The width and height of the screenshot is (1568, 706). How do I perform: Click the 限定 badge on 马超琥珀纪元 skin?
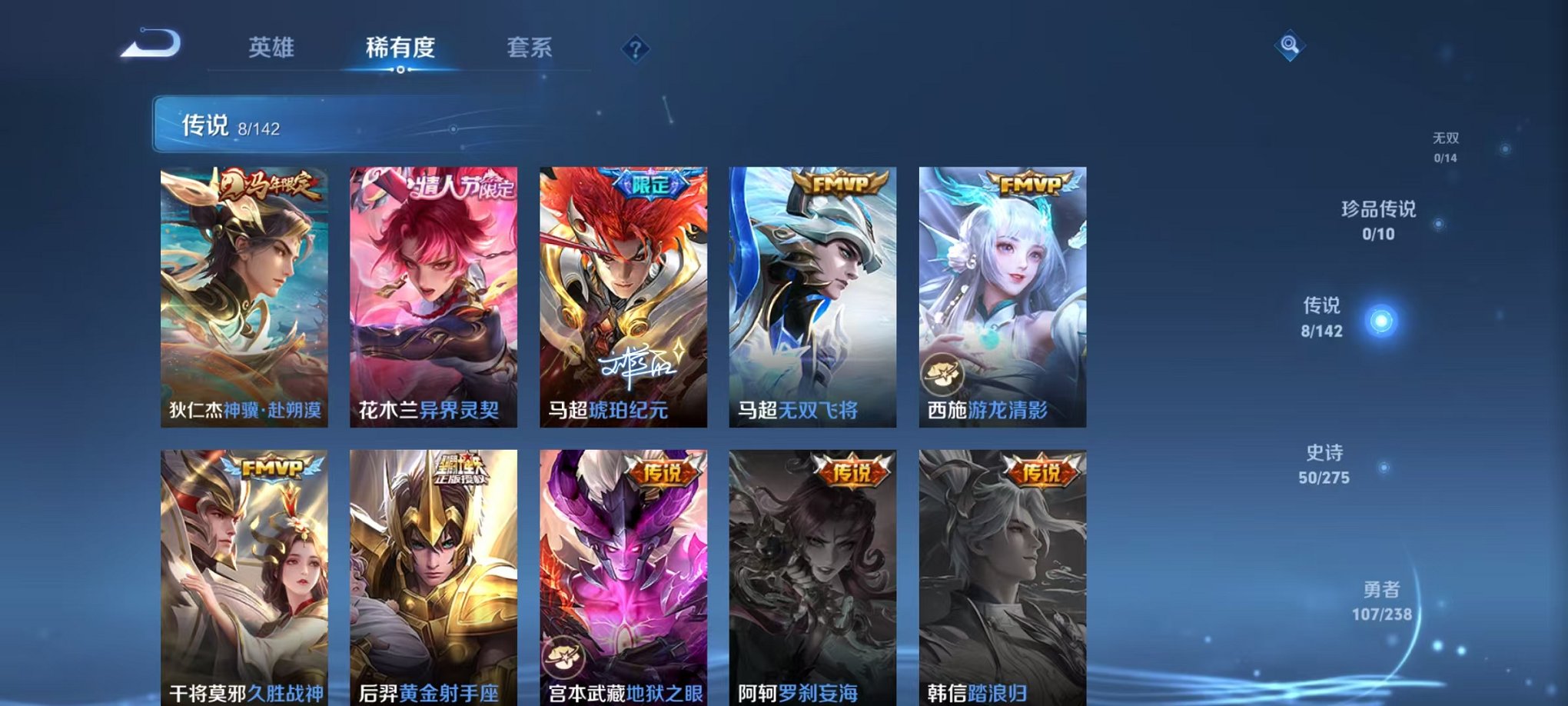(651, 182)
